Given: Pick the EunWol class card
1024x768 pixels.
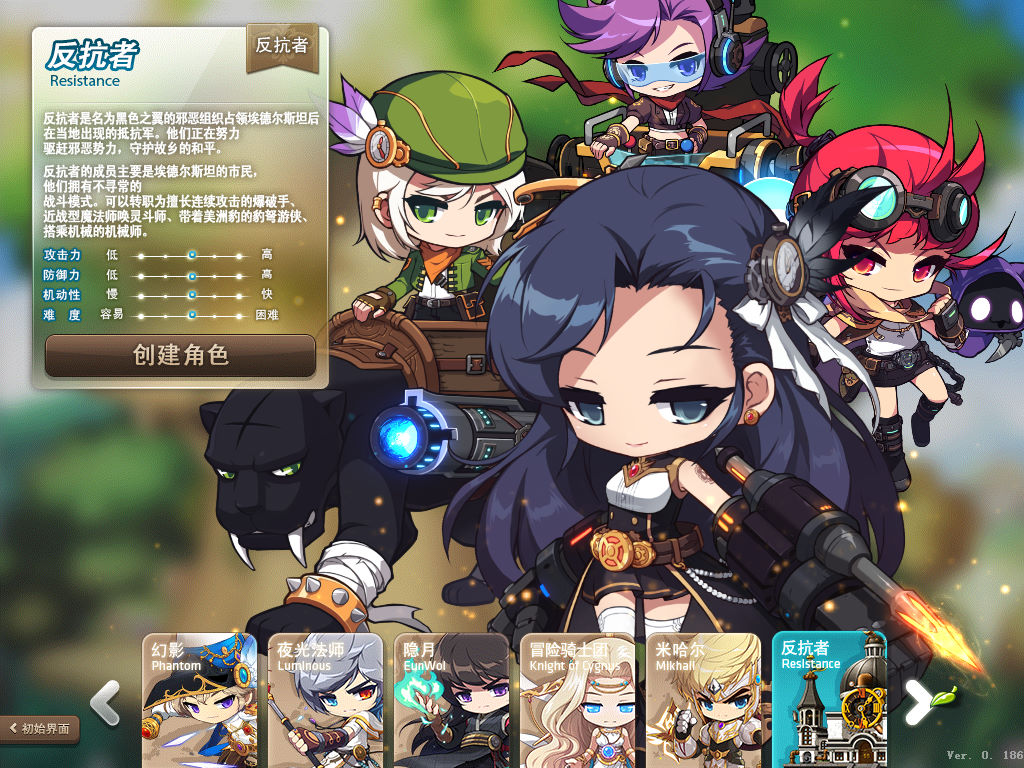Looking at the screenshot, I should click(451, 700).
